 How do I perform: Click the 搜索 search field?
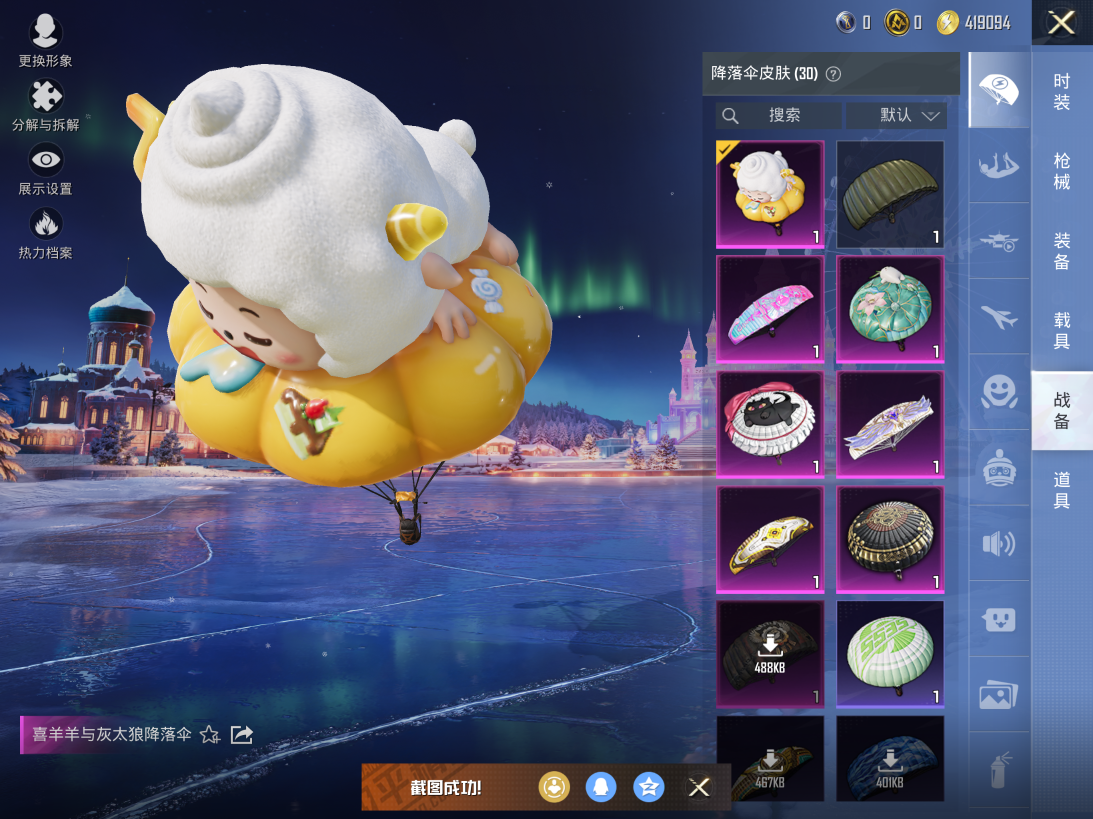pos(778,116)
